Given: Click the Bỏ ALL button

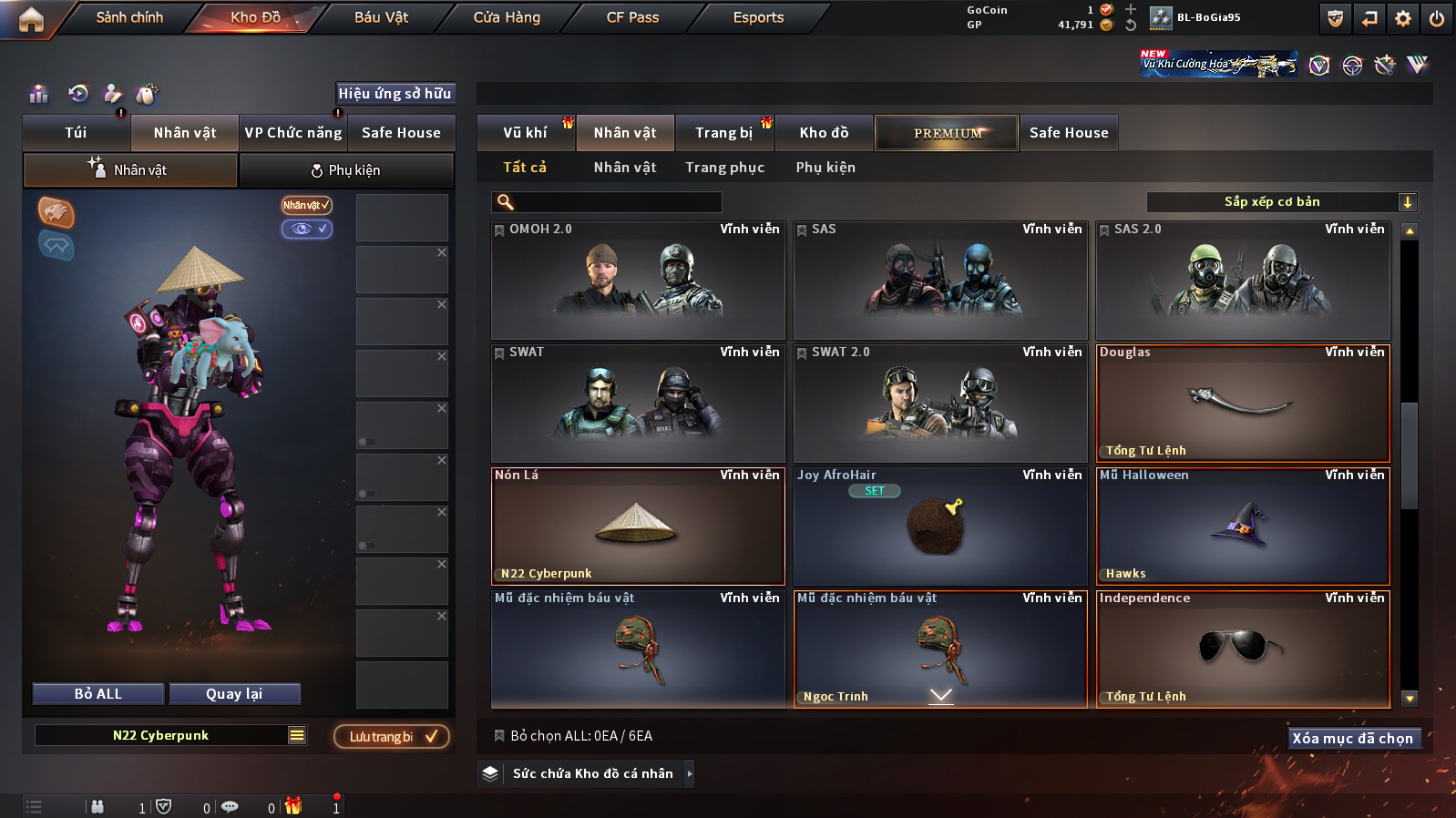Looking at the screenshot, I should coord(98,694).
